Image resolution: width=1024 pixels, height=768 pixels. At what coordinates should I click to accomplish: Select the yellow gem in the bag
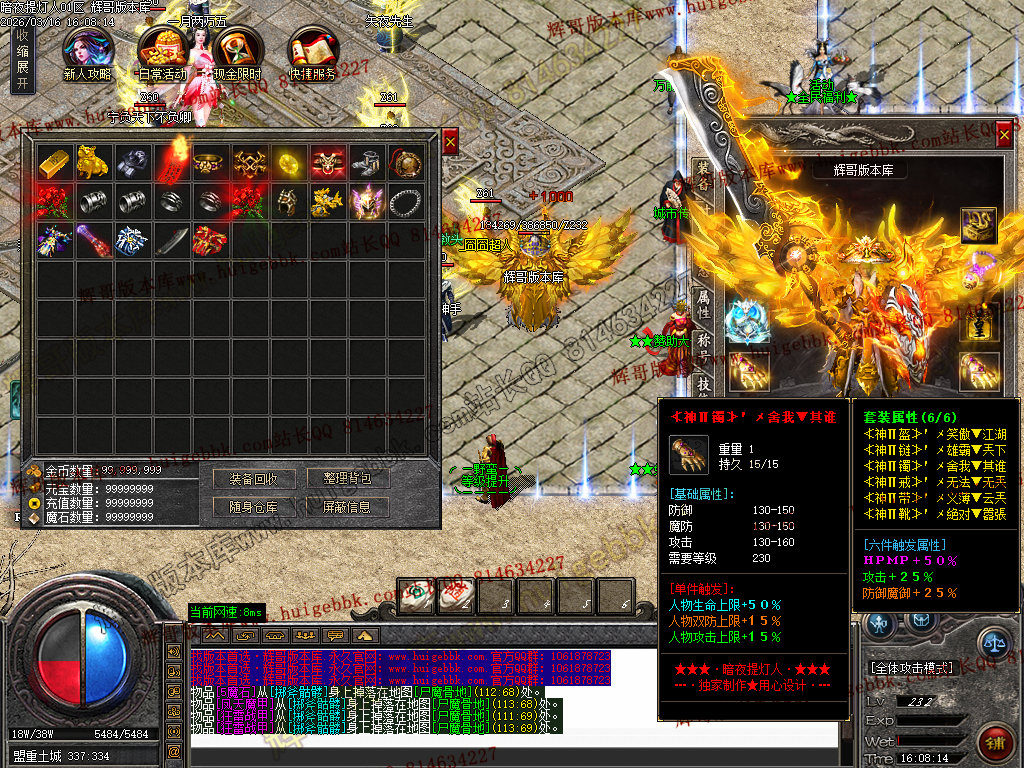pyautogui.click(x=289, y=162)
